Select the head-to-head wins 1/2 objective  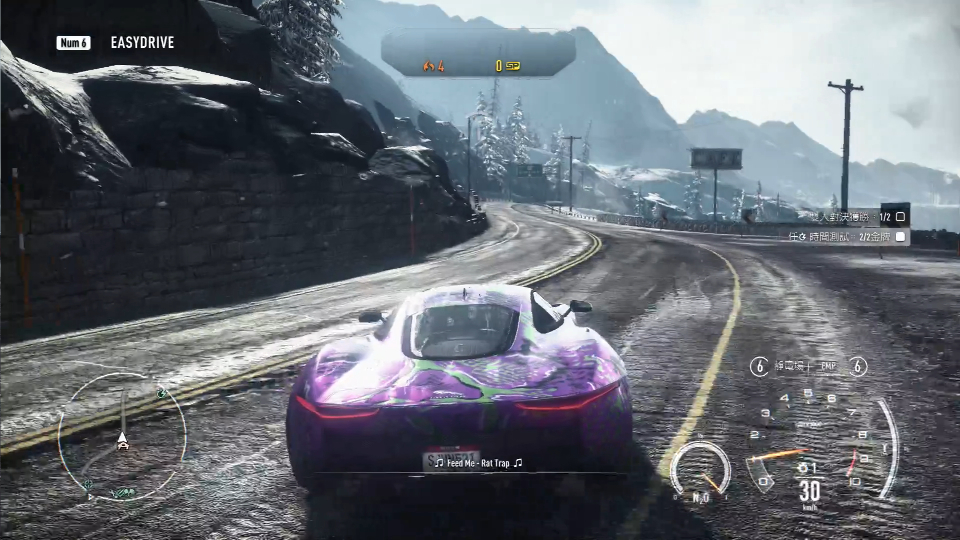[x=848, y=216]
